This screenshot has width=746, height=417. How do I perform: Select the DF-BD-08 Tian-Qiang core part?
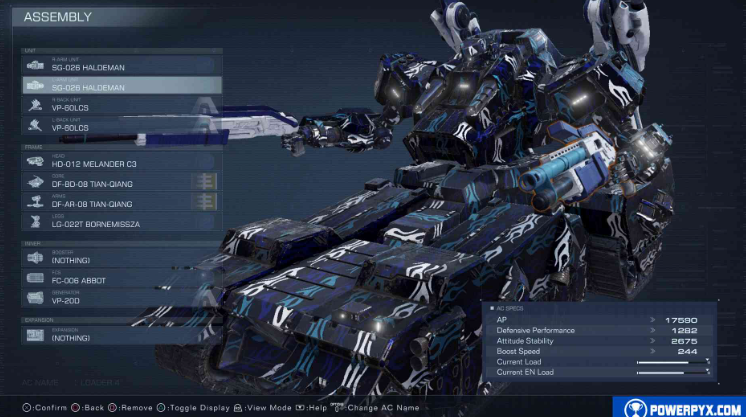[x=120, y=182]
